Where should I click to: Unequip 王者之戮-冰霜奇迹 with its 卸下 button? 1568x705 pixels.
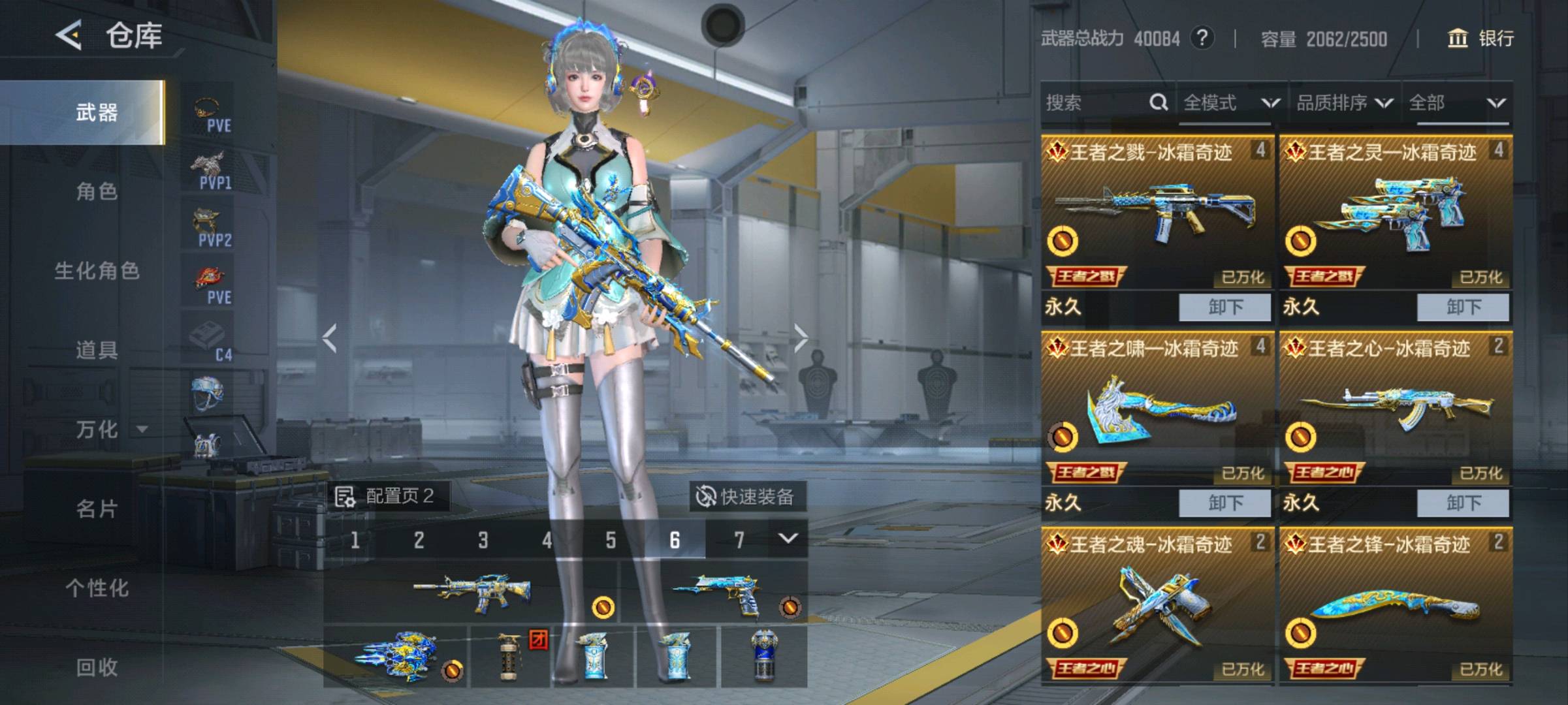point(1224,307)
